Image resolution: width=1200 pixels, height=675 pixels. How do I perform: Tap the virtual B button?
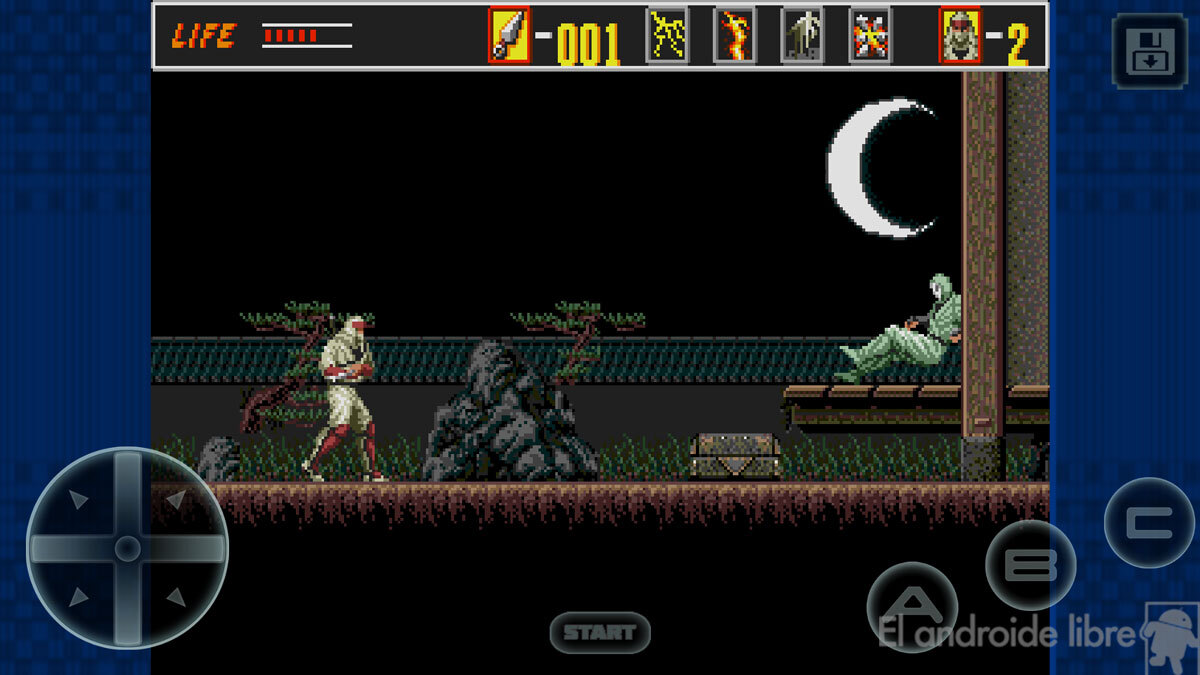tap(1030, 565)
